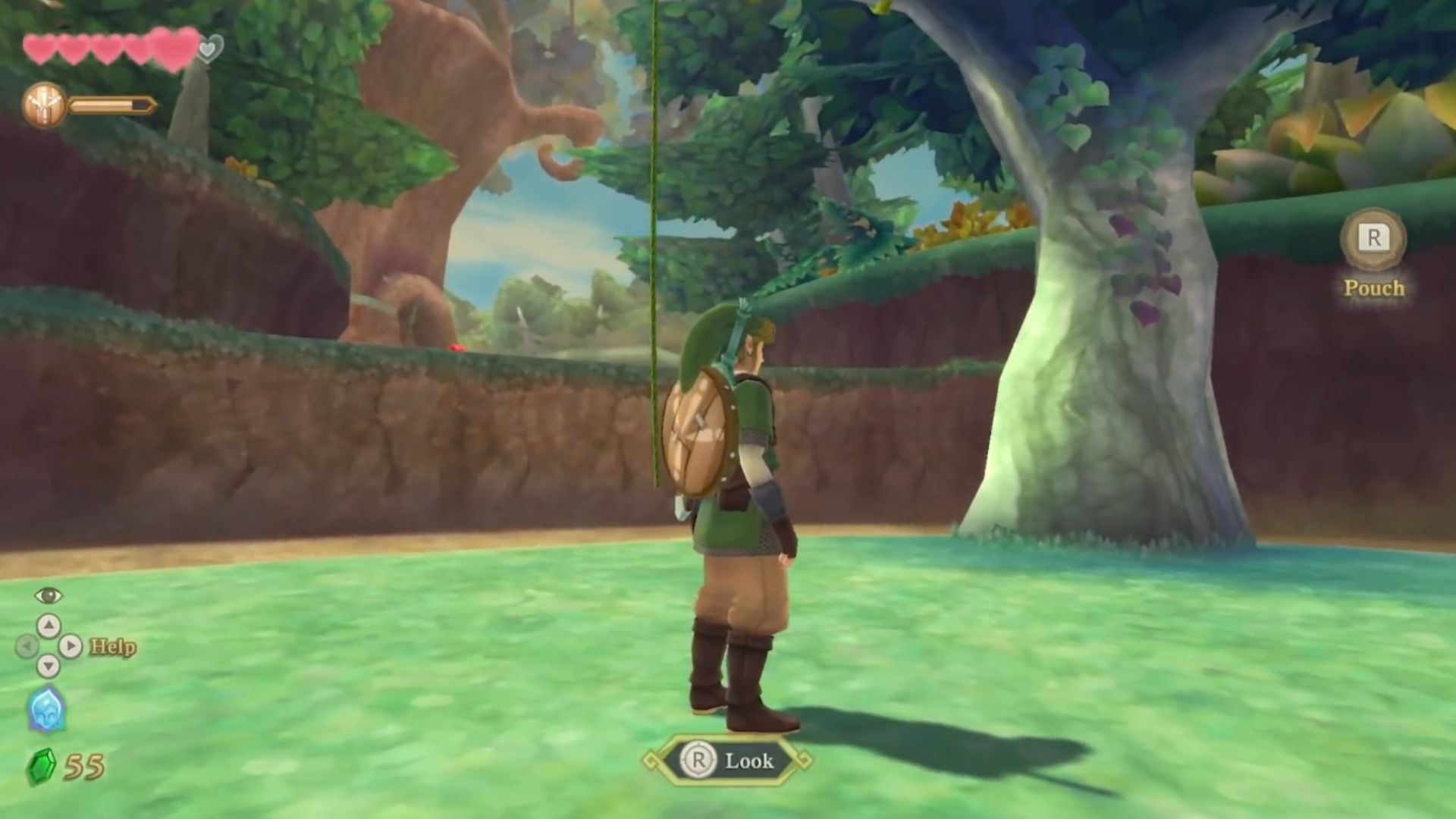1456x819 pixels.
Task: Select the first pink heart
Action: click(x=39, y=45)
